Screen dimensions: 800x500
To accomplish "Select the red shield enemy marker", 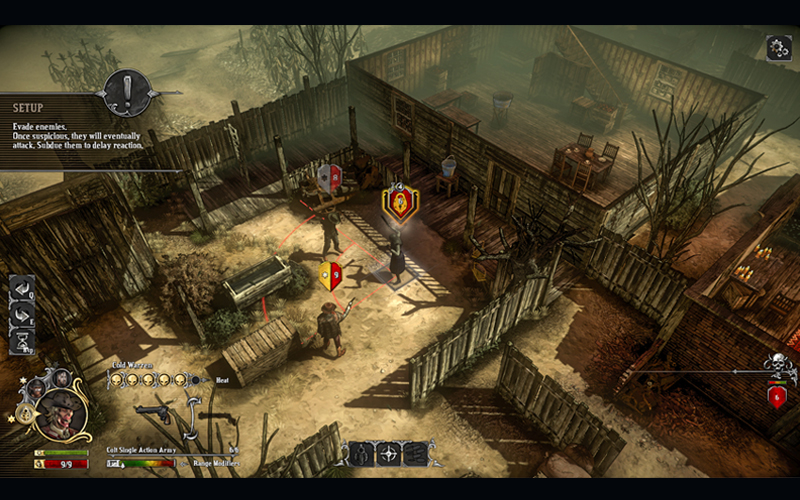I will coord(329,177).
